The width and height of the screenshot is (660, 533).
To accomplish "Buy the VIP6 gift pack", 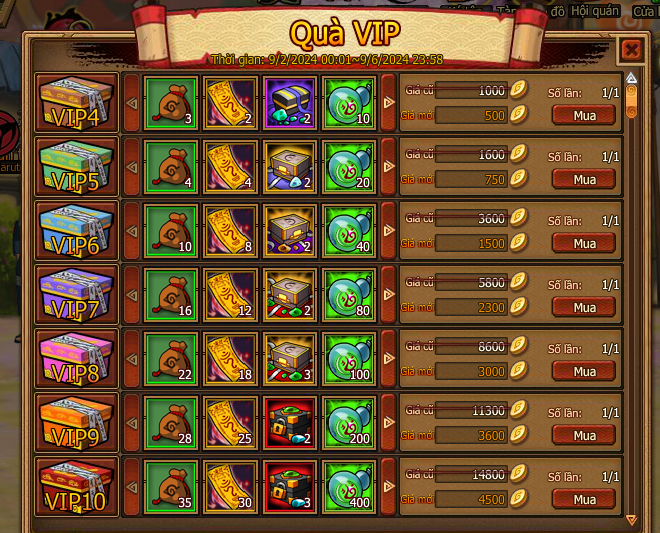I will [x=584, y=244].
